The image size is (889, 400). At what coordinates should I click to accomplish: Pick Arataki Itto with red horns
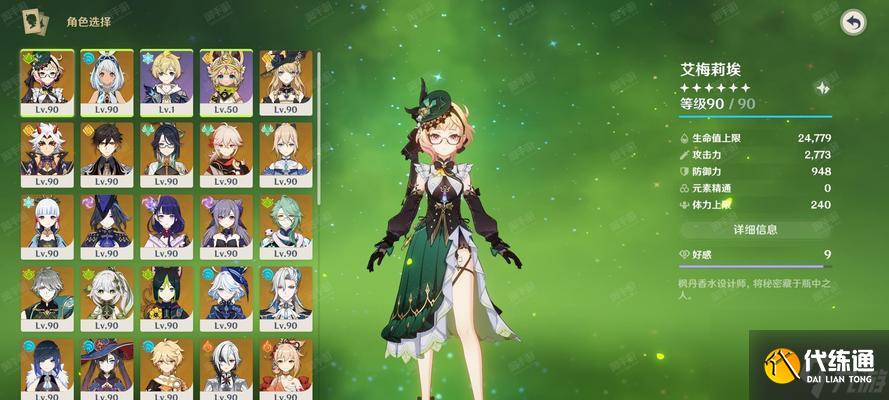coord(46,155)
